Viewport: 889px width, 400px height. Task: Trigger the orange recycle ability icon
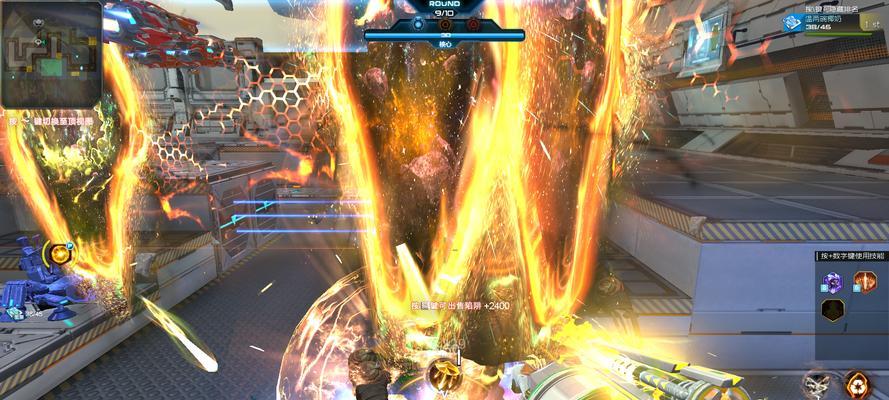click(x=856, y=384)
